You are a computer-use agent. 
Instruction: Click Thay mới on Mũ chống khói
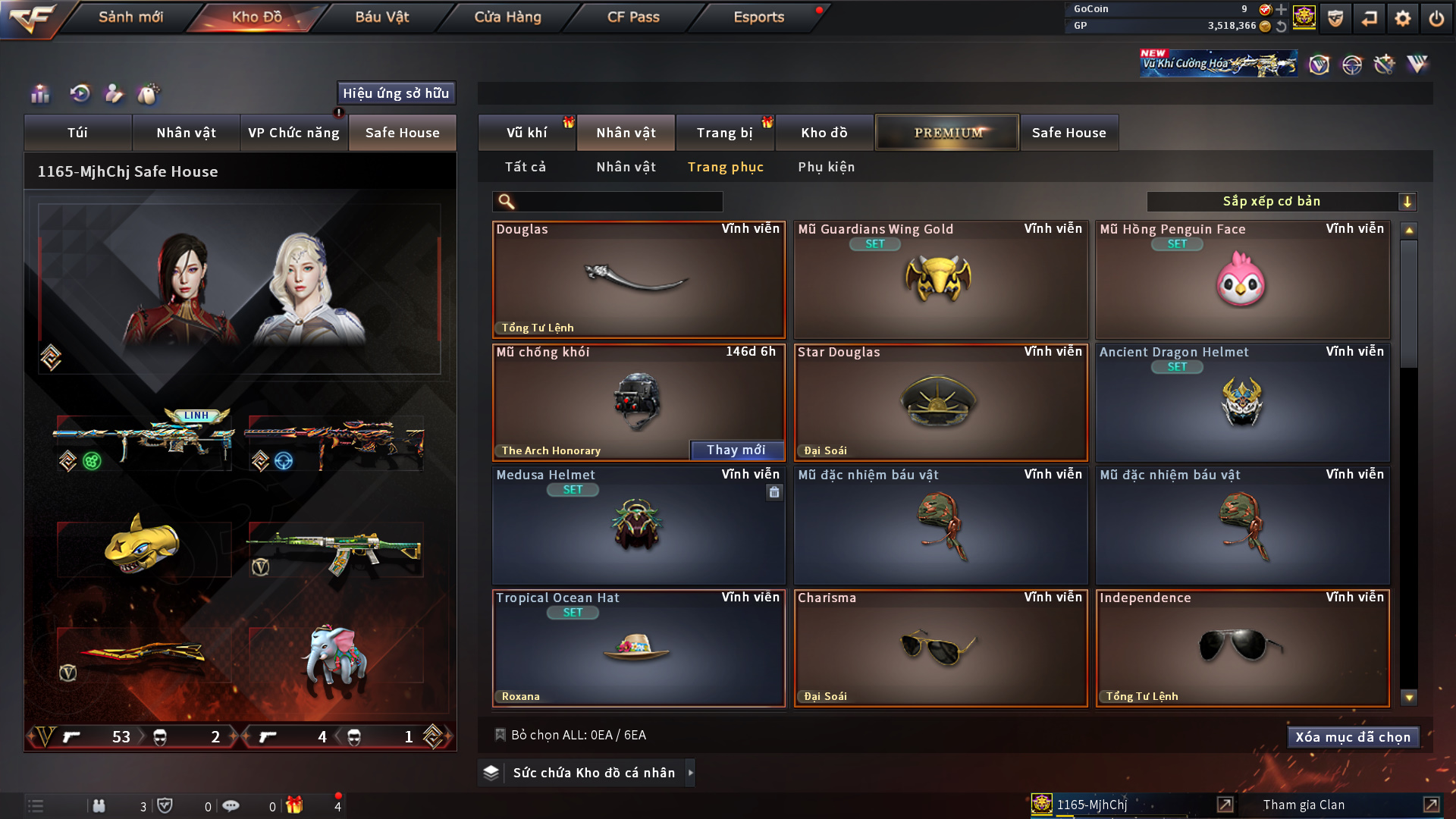(736, 450)
